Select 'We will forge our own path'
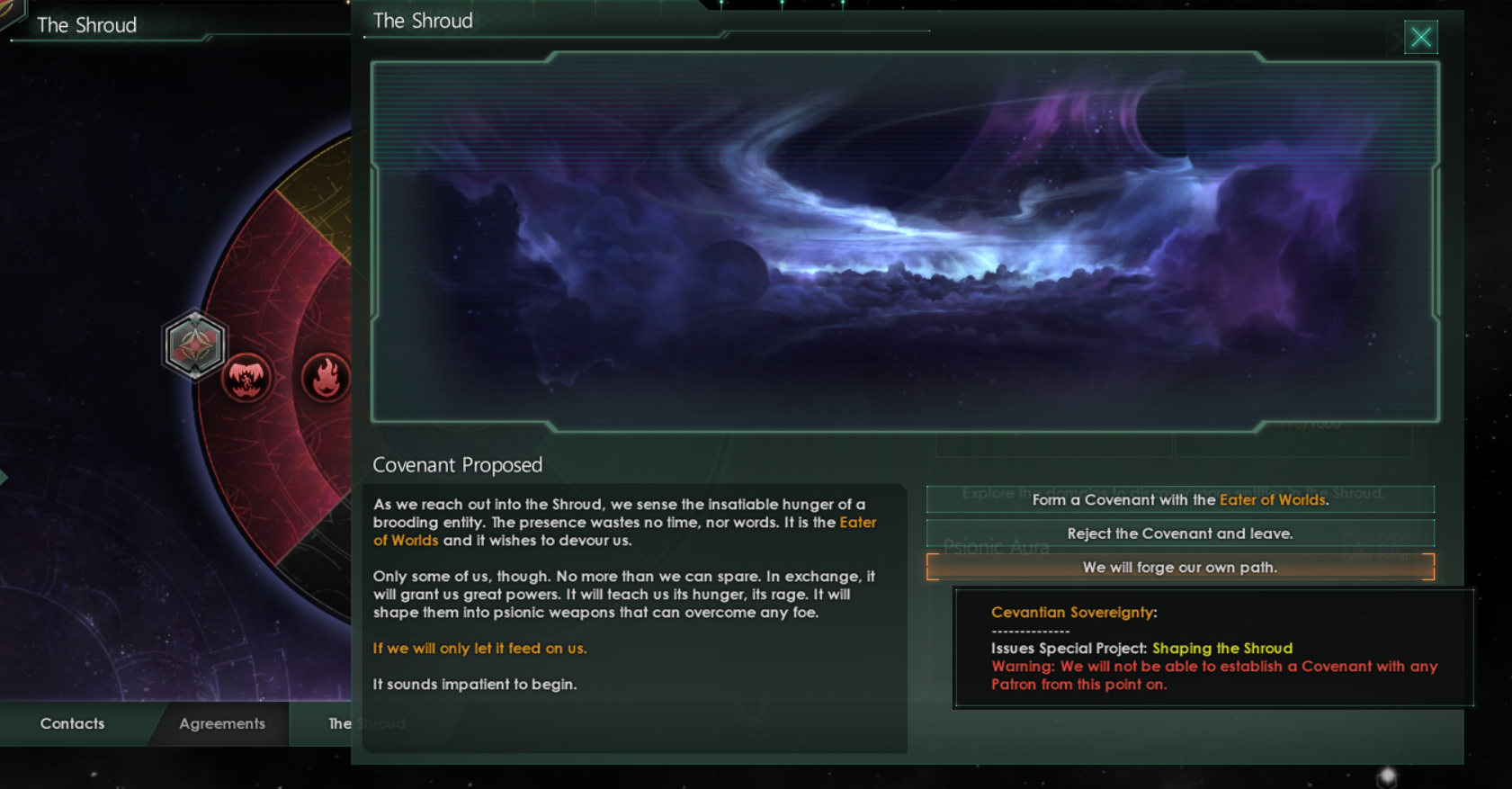This screenshot has width=1512, height=789. (x=1179, y=568)
